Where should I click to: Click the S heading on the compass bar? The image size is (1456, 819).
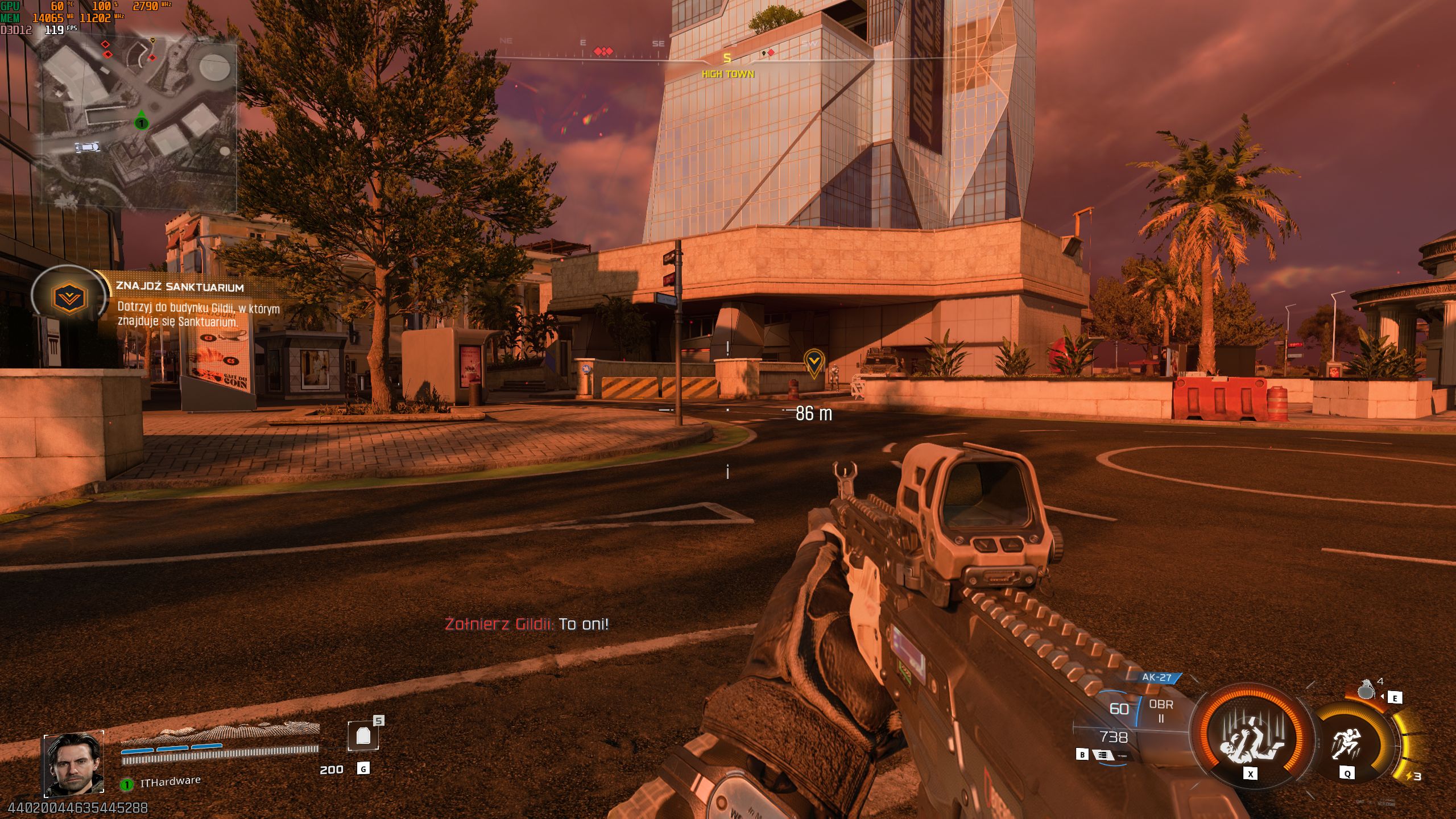click(x=726, y=59)
